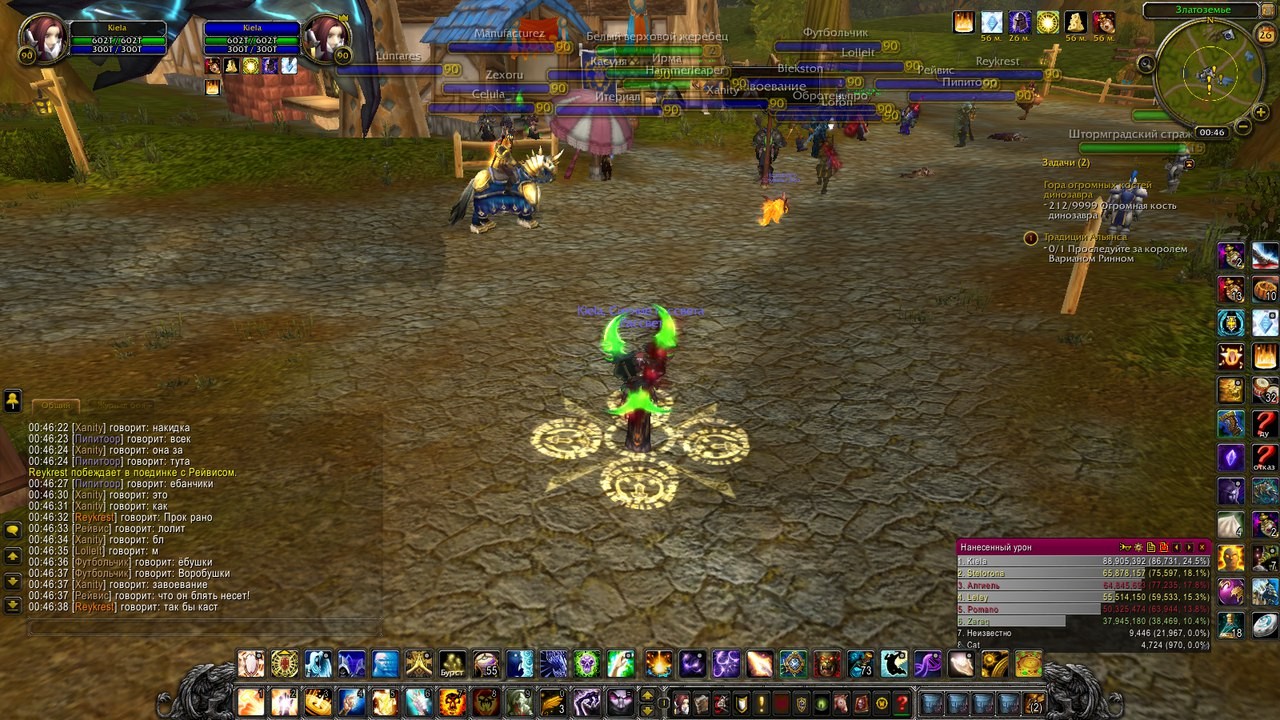Open the calendar button showing 26
The height and width of the screenshot is (720, 1280).
1265,36
